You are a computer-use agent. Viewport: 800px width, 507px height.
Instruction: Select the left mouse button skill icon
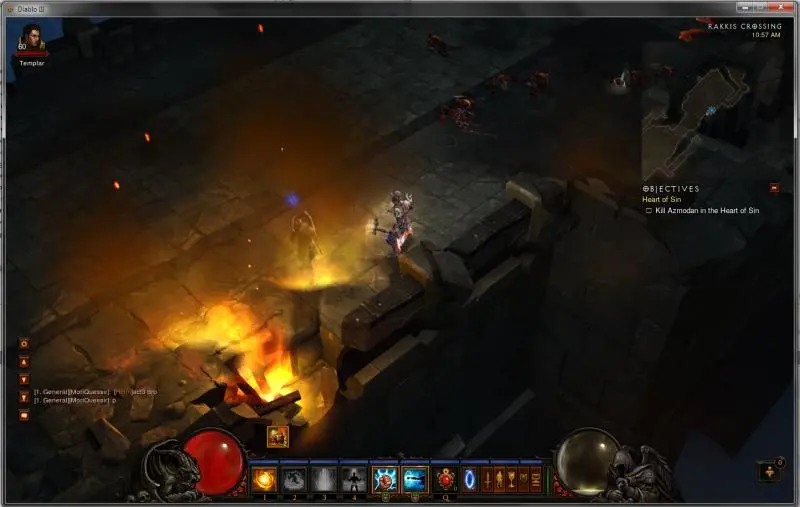[x=385, y=480]
